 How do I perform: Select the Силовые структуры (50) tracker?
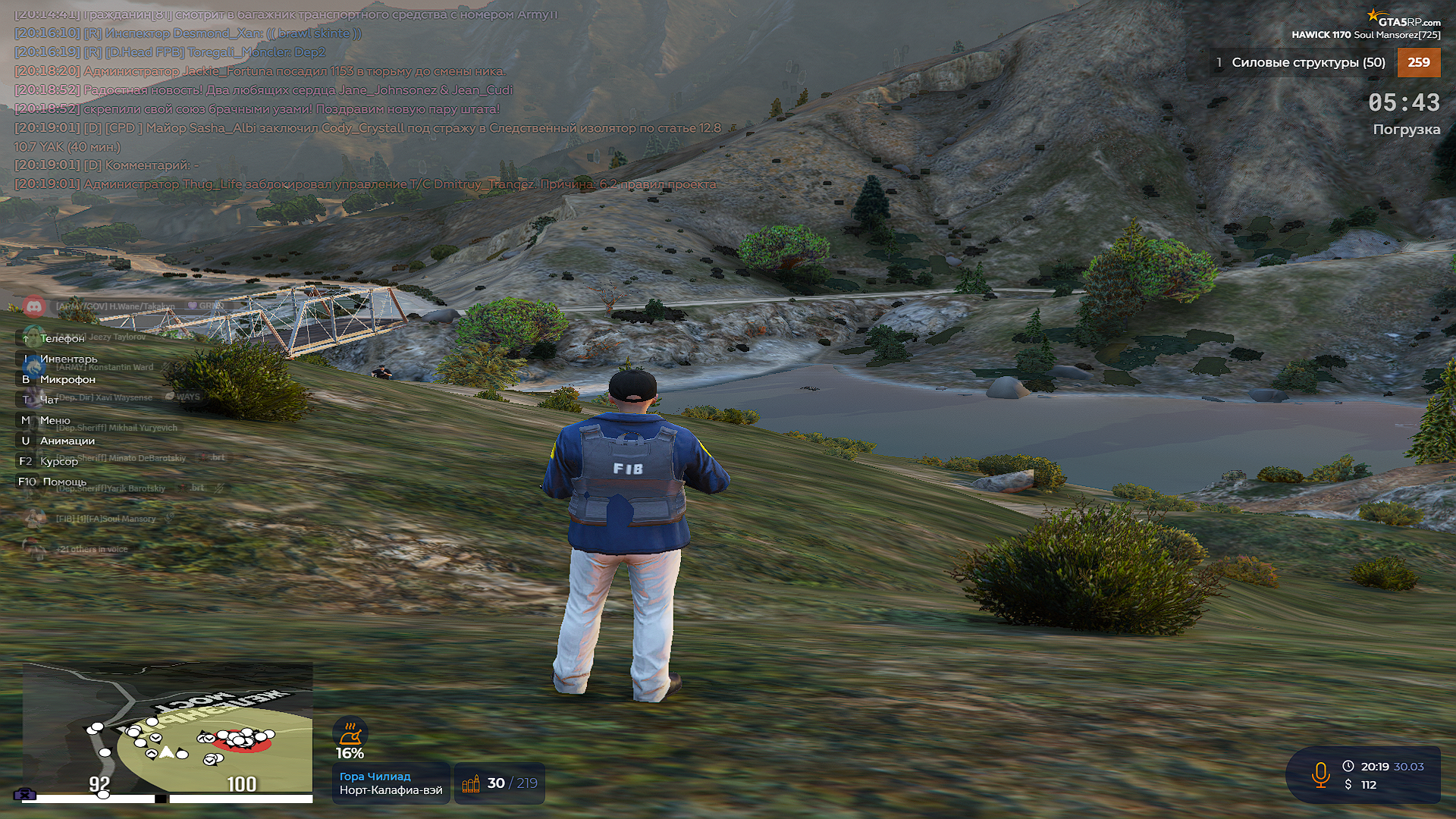tap(1307, 63)
